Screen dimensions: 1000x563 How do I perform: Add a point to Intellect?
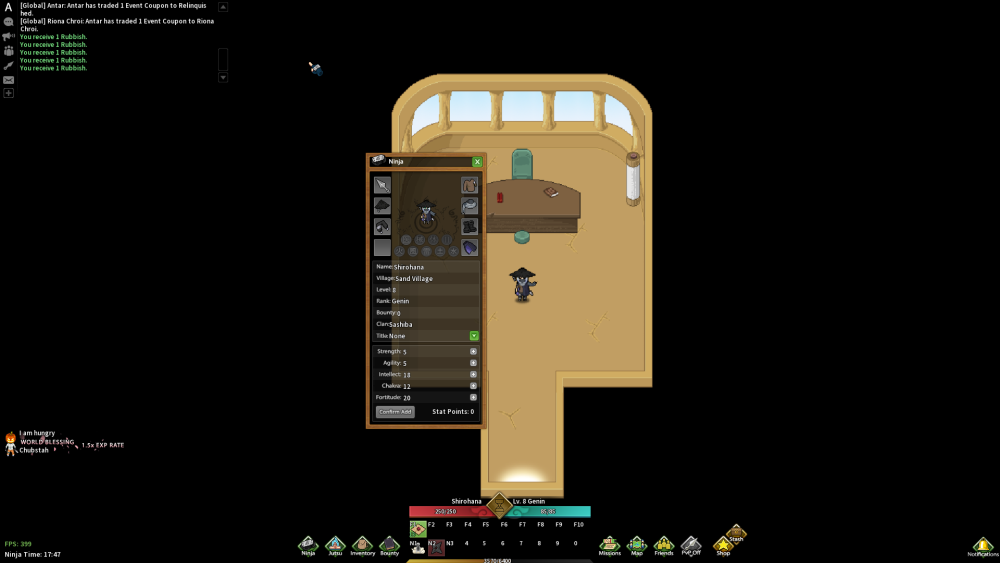[x=473, y=374]
